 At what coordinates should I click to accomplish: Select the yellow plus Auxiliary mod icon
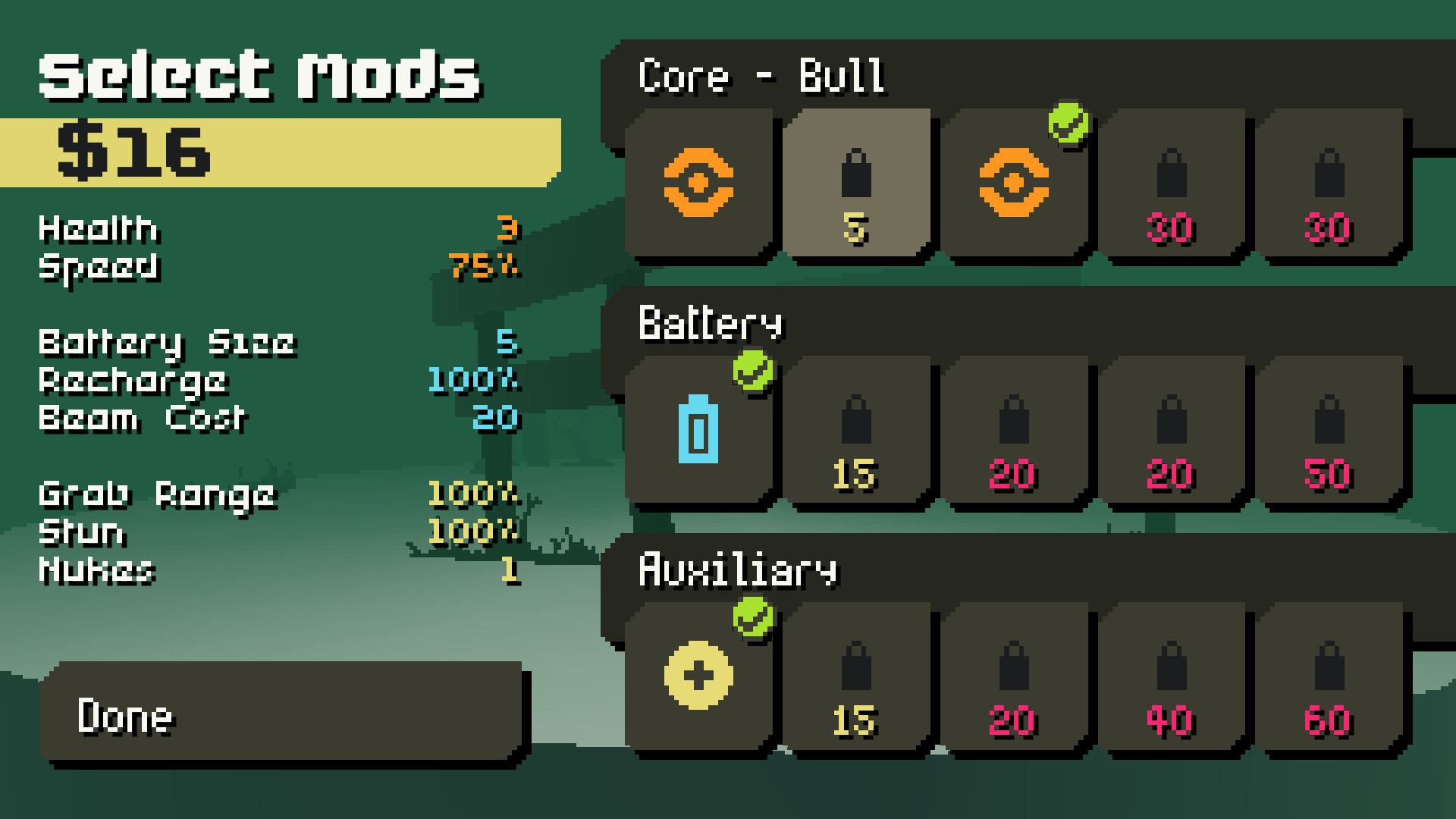click(698, 675)
